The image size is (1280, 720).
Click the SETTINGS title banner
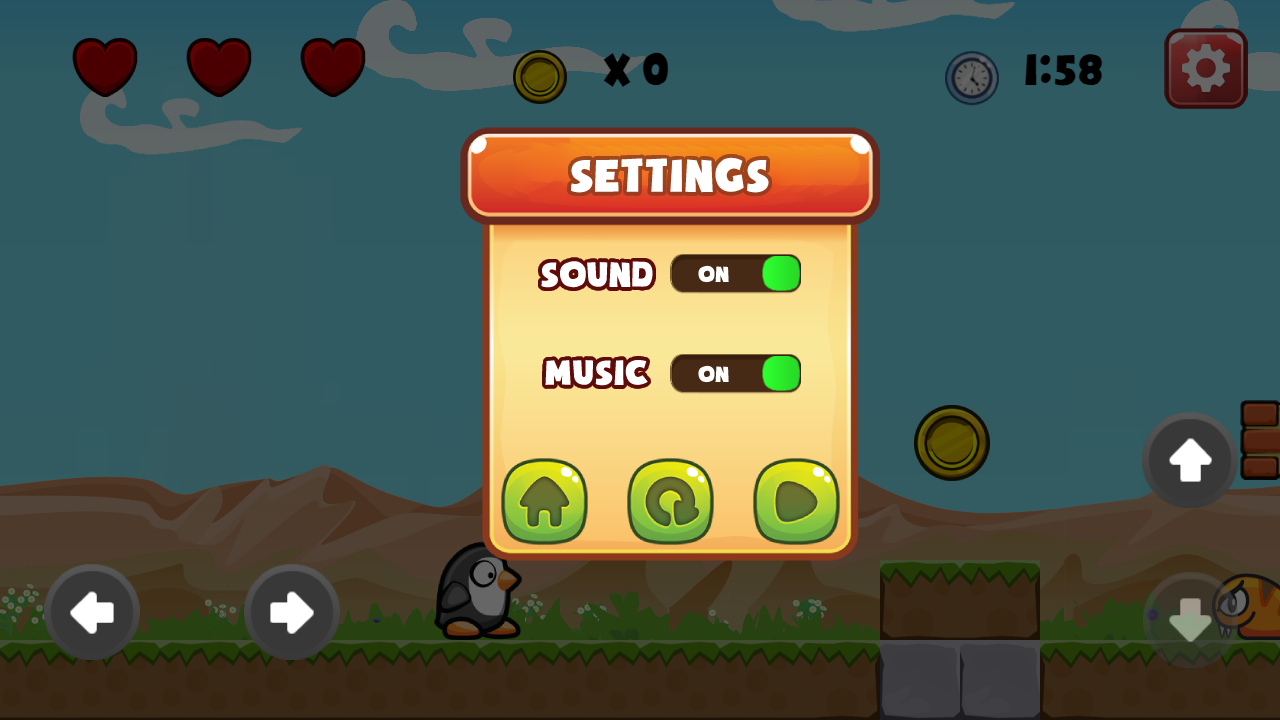pos(669,175)
